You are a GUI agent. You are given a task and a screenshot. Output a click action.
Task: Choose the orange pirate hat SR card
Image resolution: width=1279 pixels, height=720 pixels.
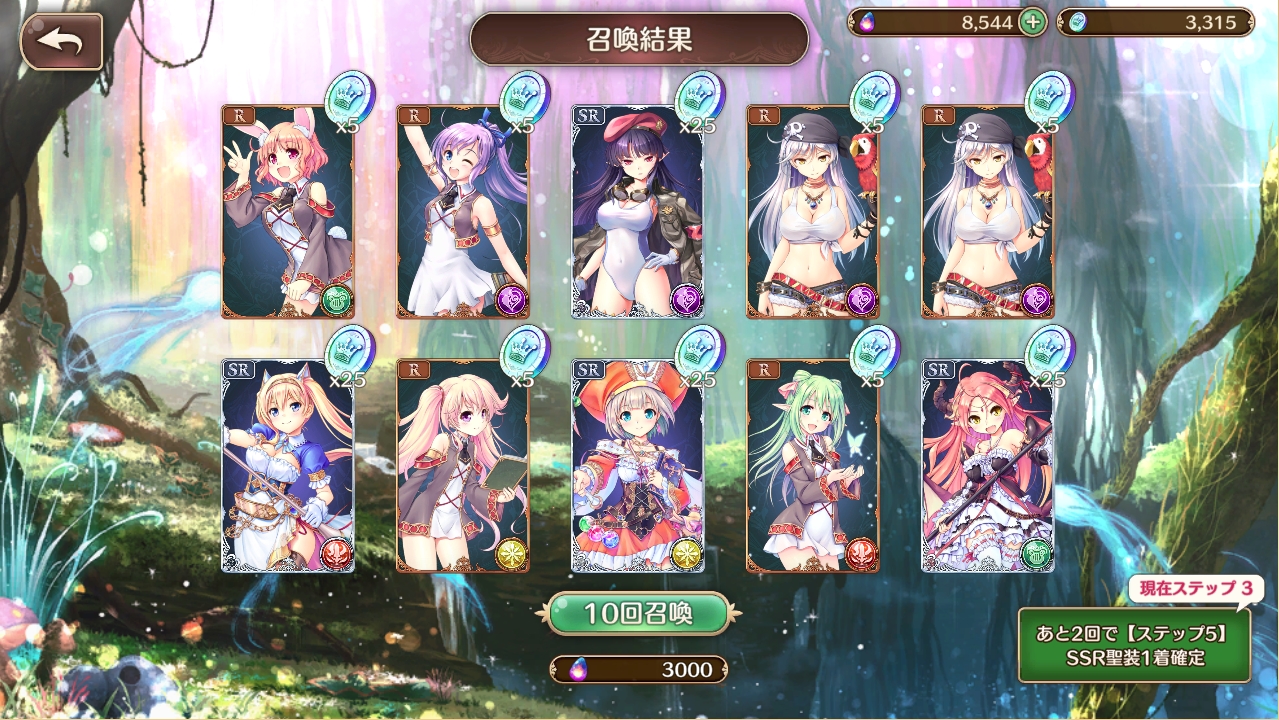point(637,466)
